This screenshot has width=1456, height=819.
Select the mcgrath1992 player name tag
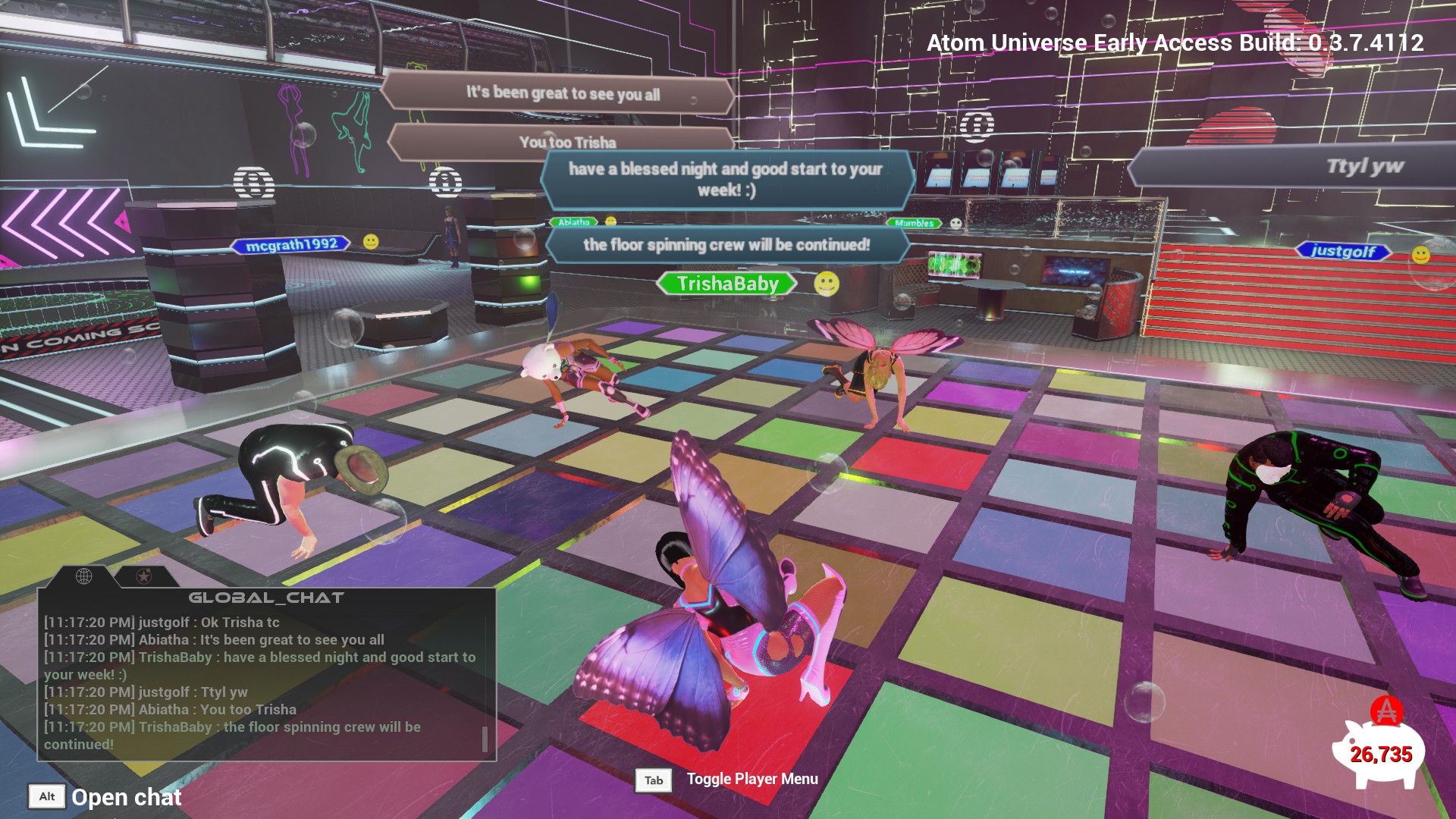(x=292, y=244)
